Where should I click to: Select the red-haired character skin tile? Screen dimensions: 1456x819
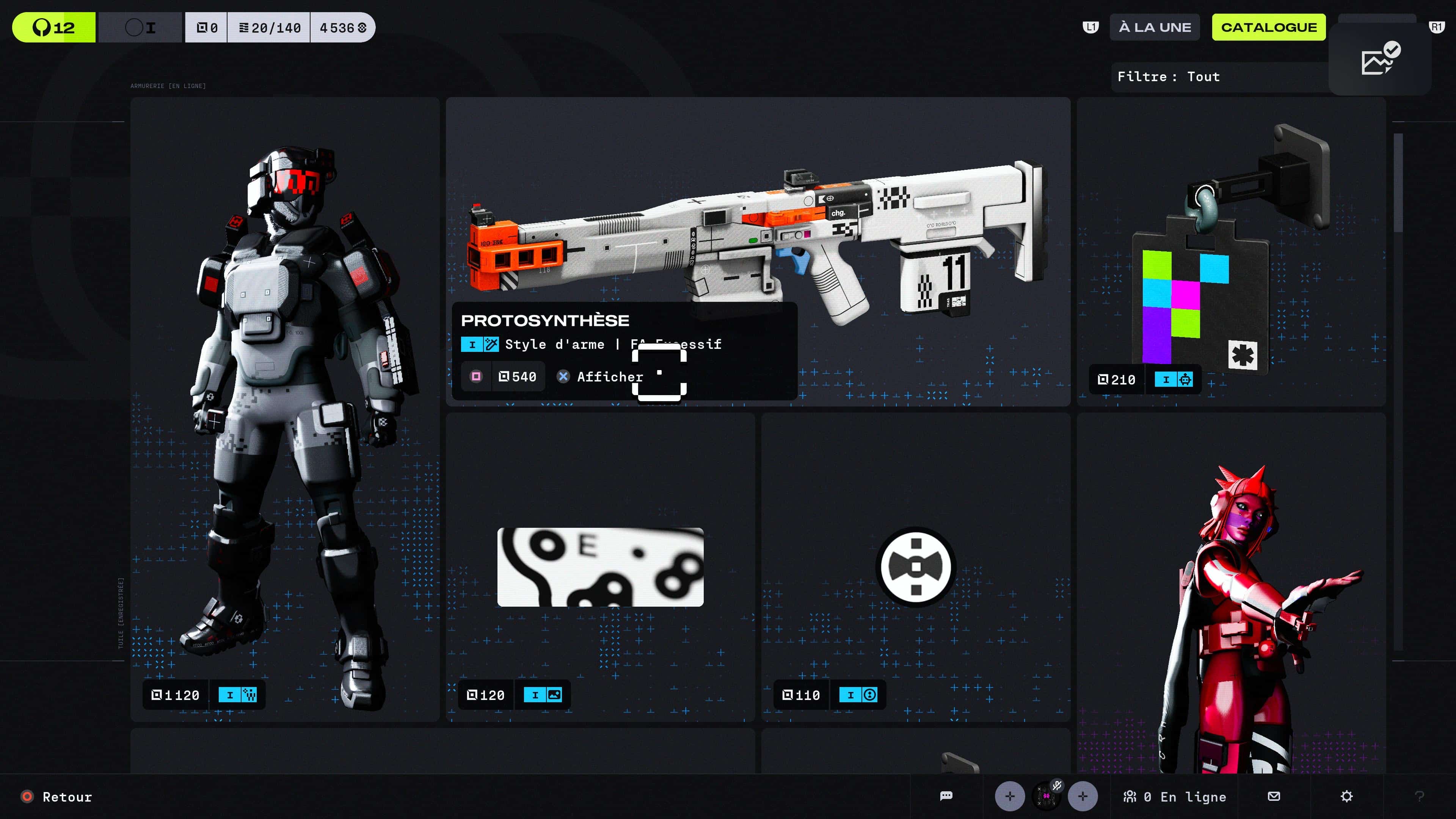(1231, 593)
